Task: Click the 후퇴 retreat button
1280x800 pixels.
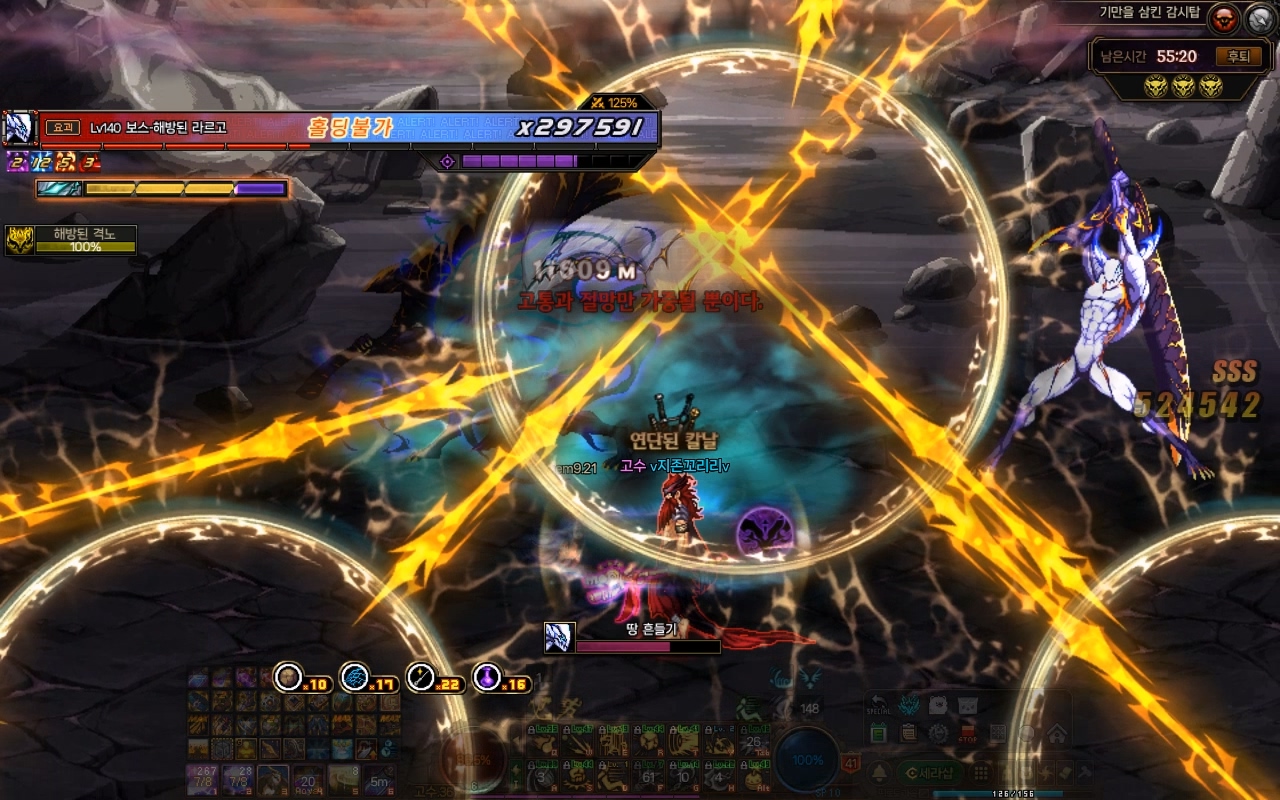Action: pos(1237,57)
